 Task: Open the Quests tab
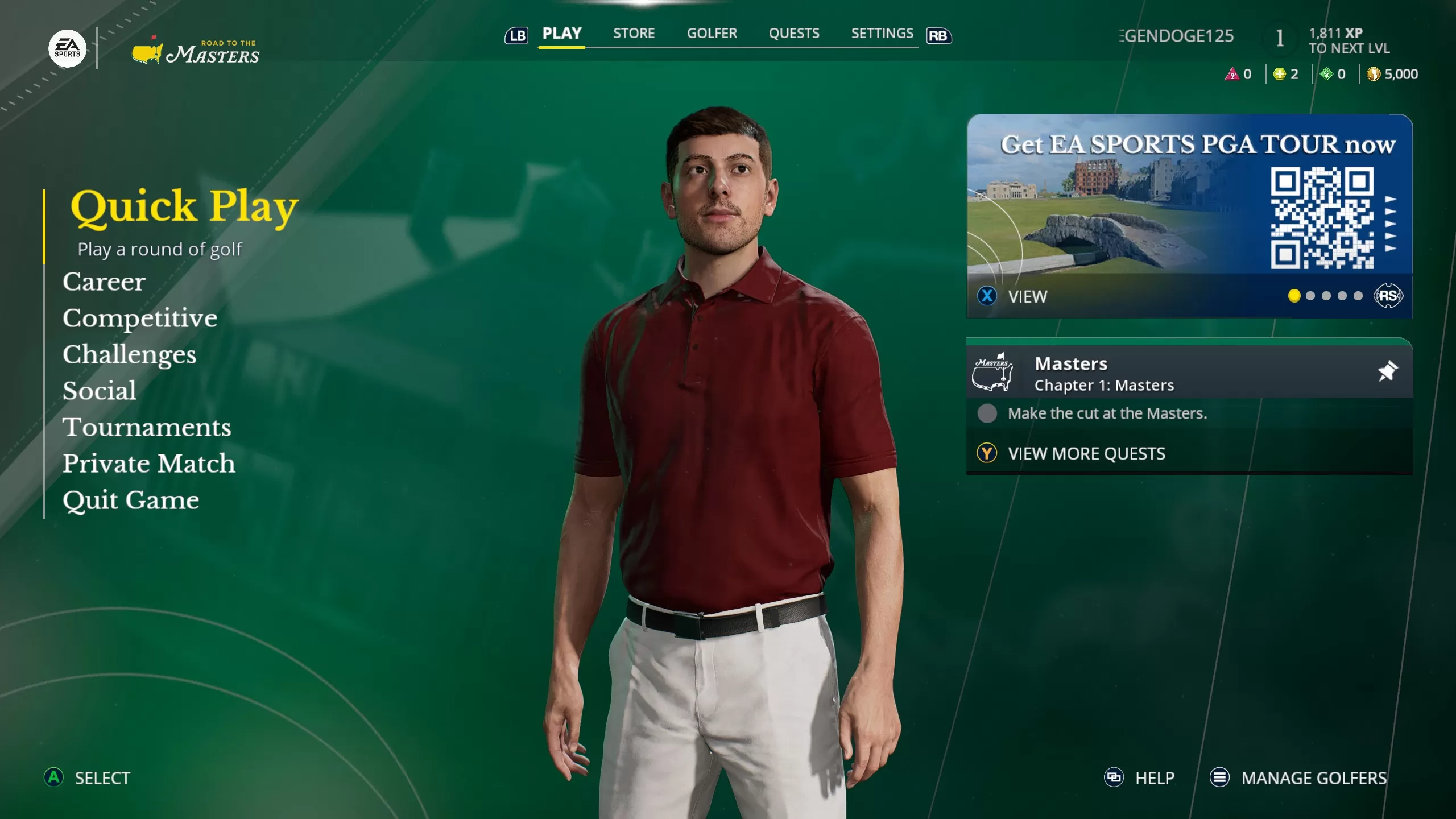coord(795,34)
